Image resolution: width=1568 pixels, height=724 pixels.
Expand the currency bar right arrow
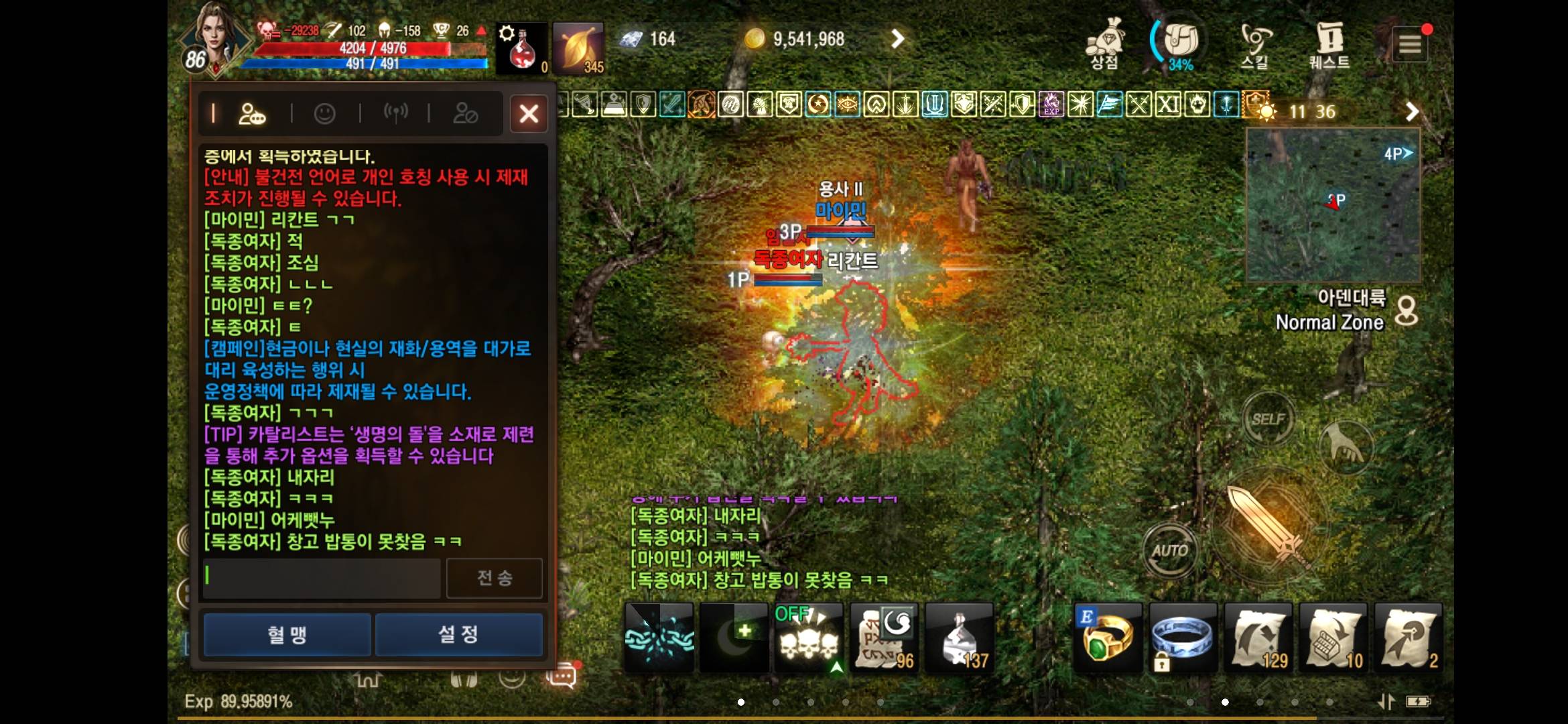(898, 39)
